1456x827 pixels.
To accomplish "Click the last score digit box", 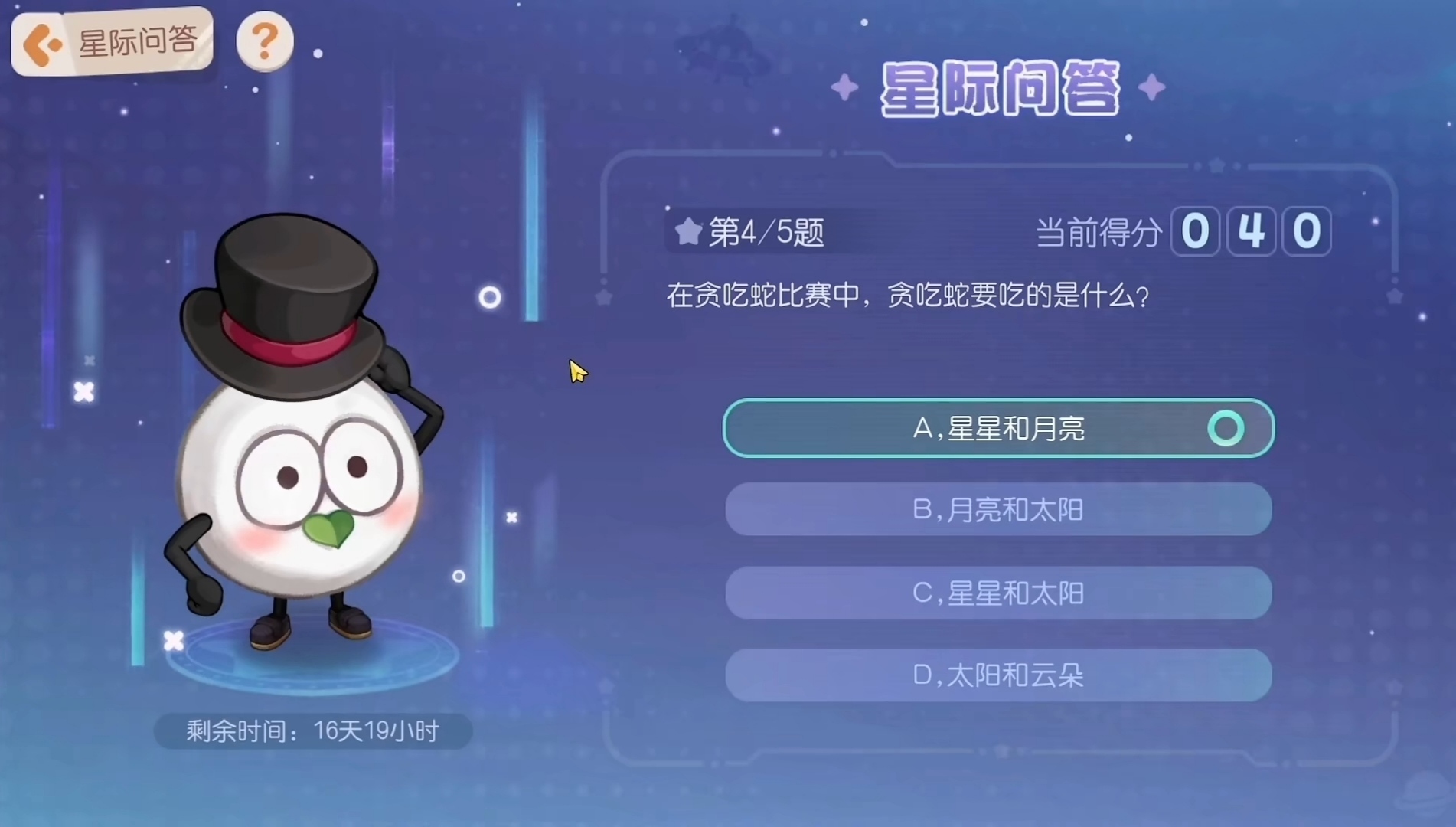I will pyautogui.click(x=1305, y=230).
